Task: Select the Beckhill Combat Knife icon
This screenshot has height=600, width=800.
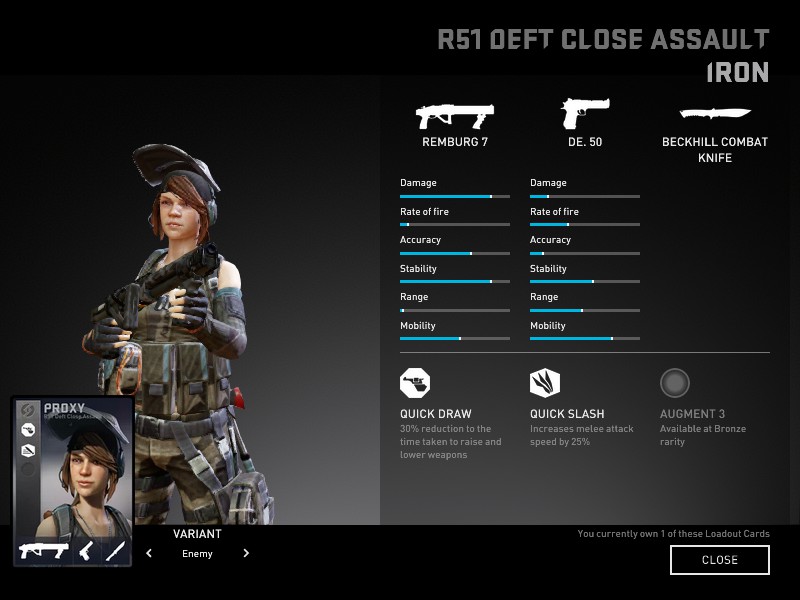Action: (714, 113)
